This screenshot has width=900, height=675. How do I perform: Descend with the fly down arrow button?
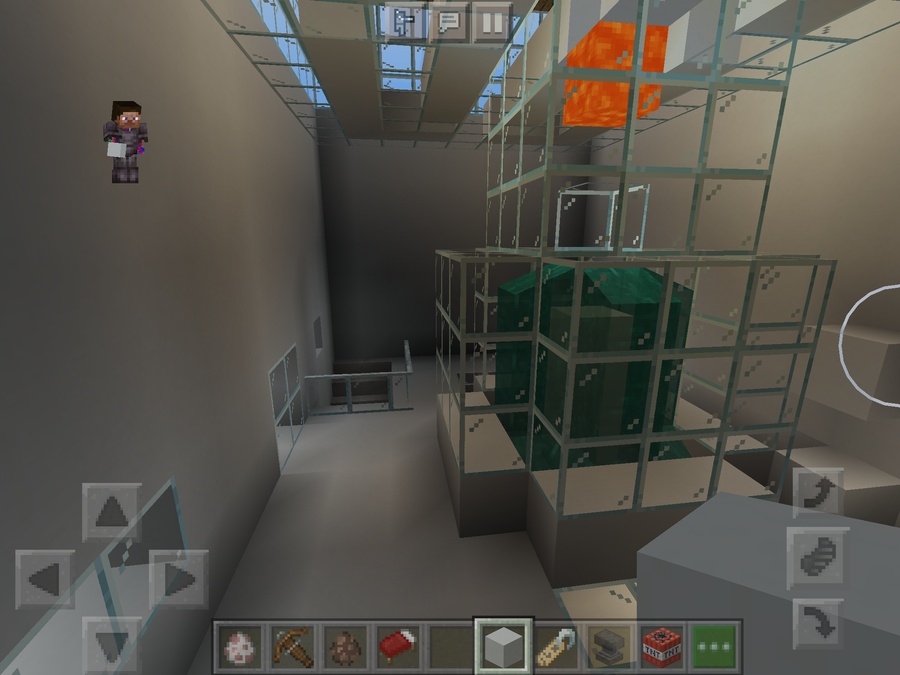(819, 624)
